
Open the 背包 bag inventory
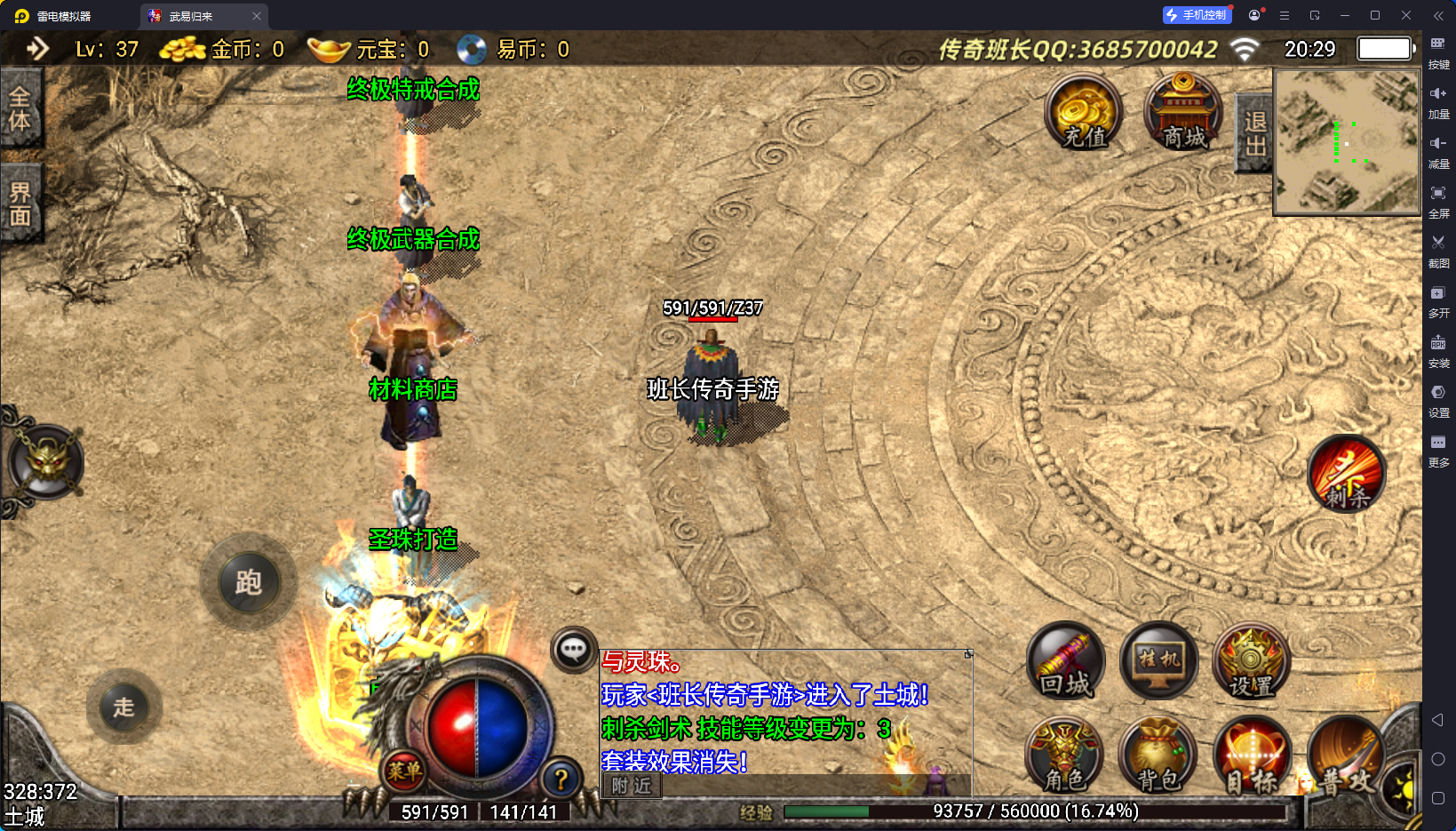pyautogui.click(x=1158, y=757)
